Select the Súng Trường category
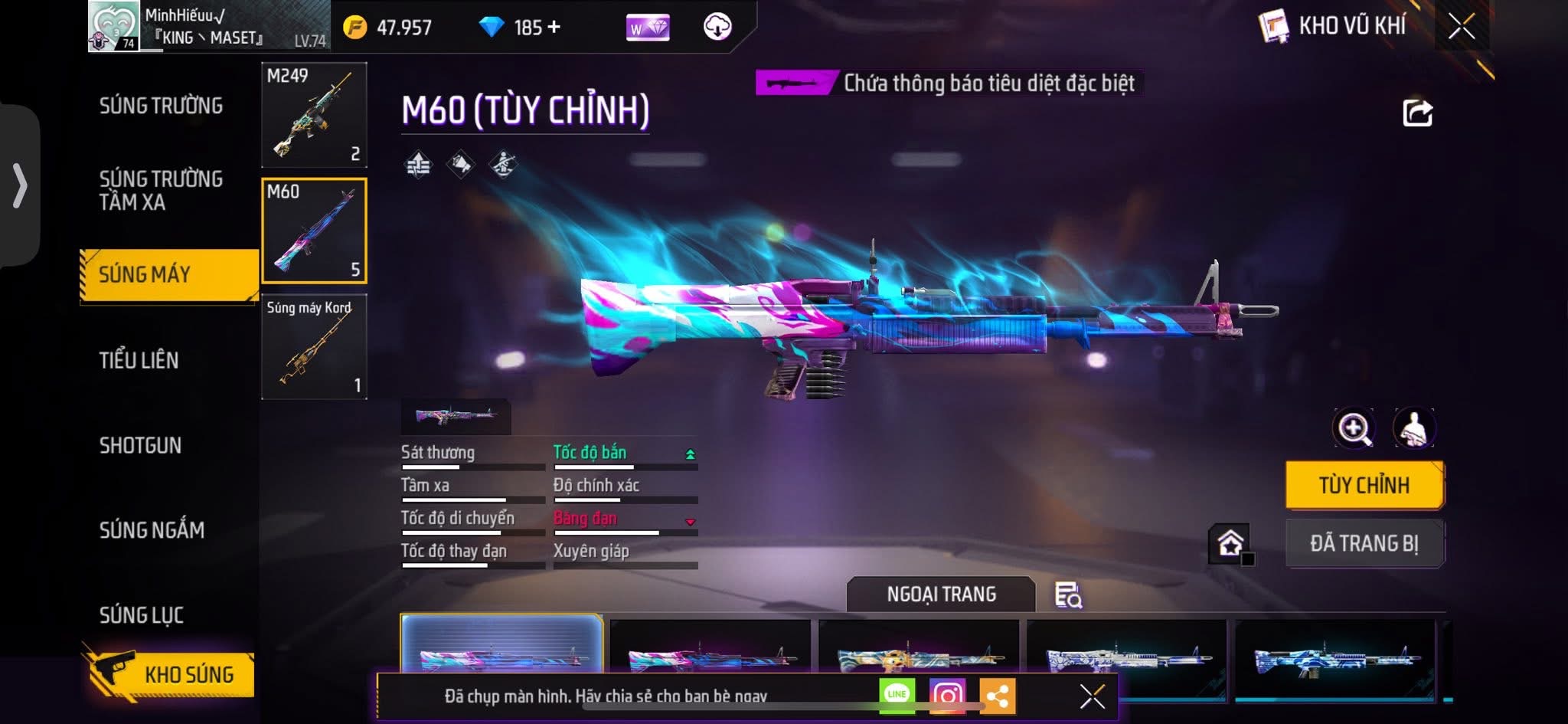The width and height of the screenshot is (1568, 724). (161, 106)
